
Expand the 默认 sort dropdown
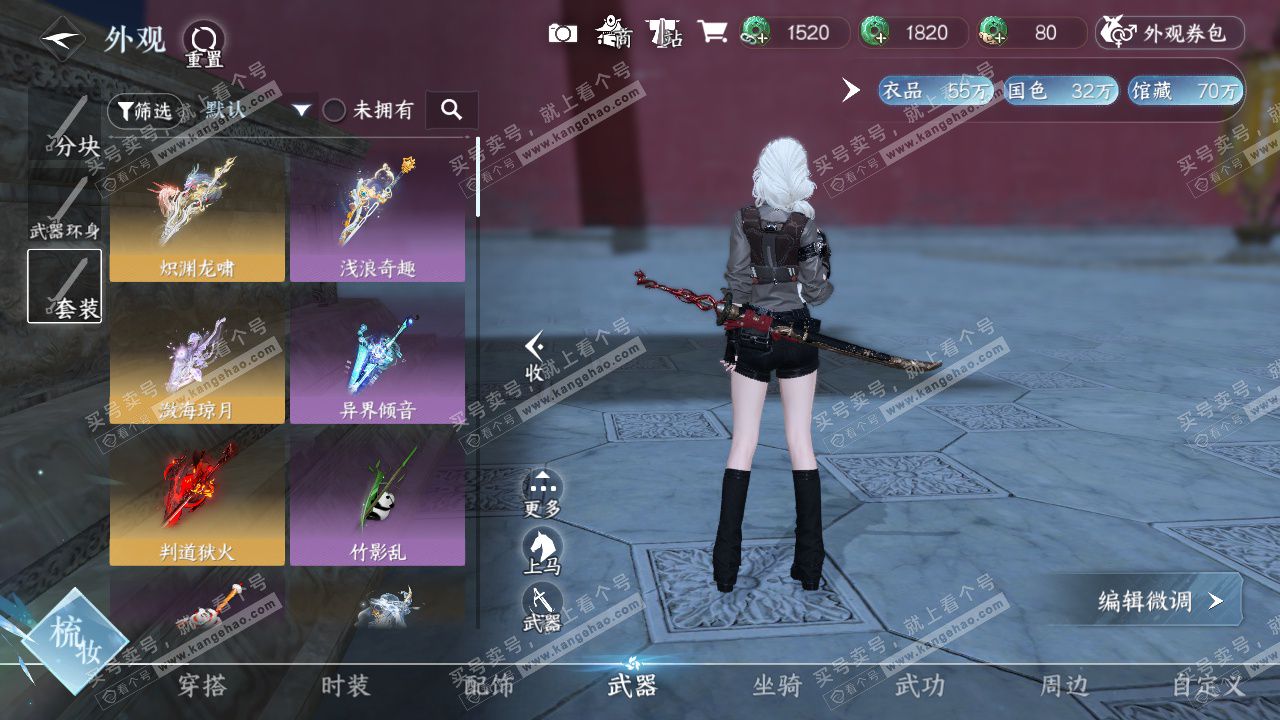pos(302,110)
